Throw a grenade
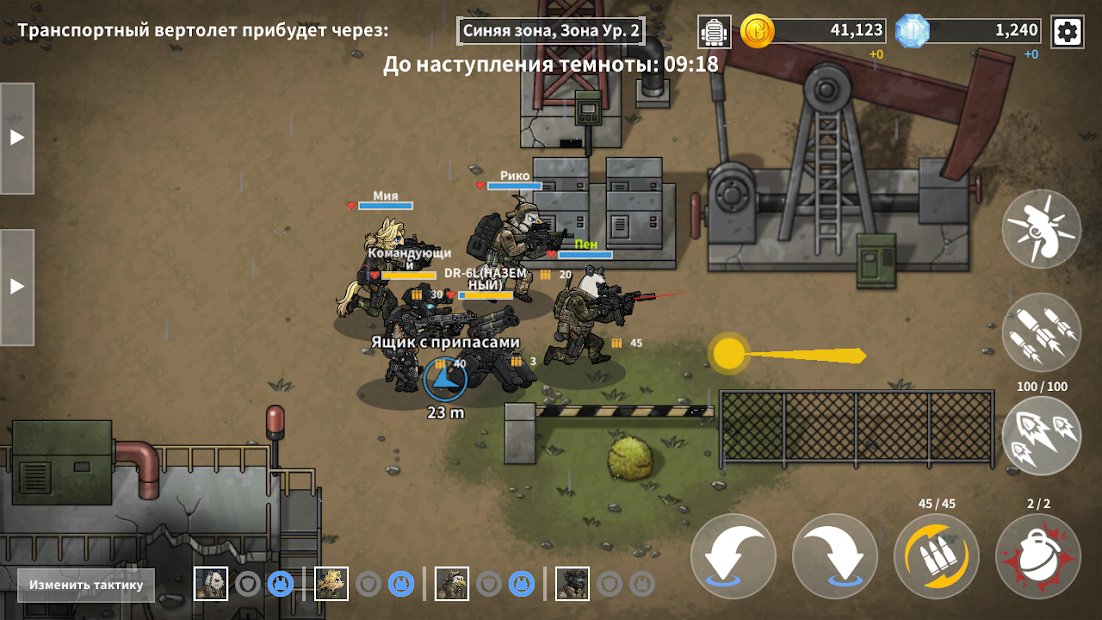The image size is (1102, 620). 1038,556
